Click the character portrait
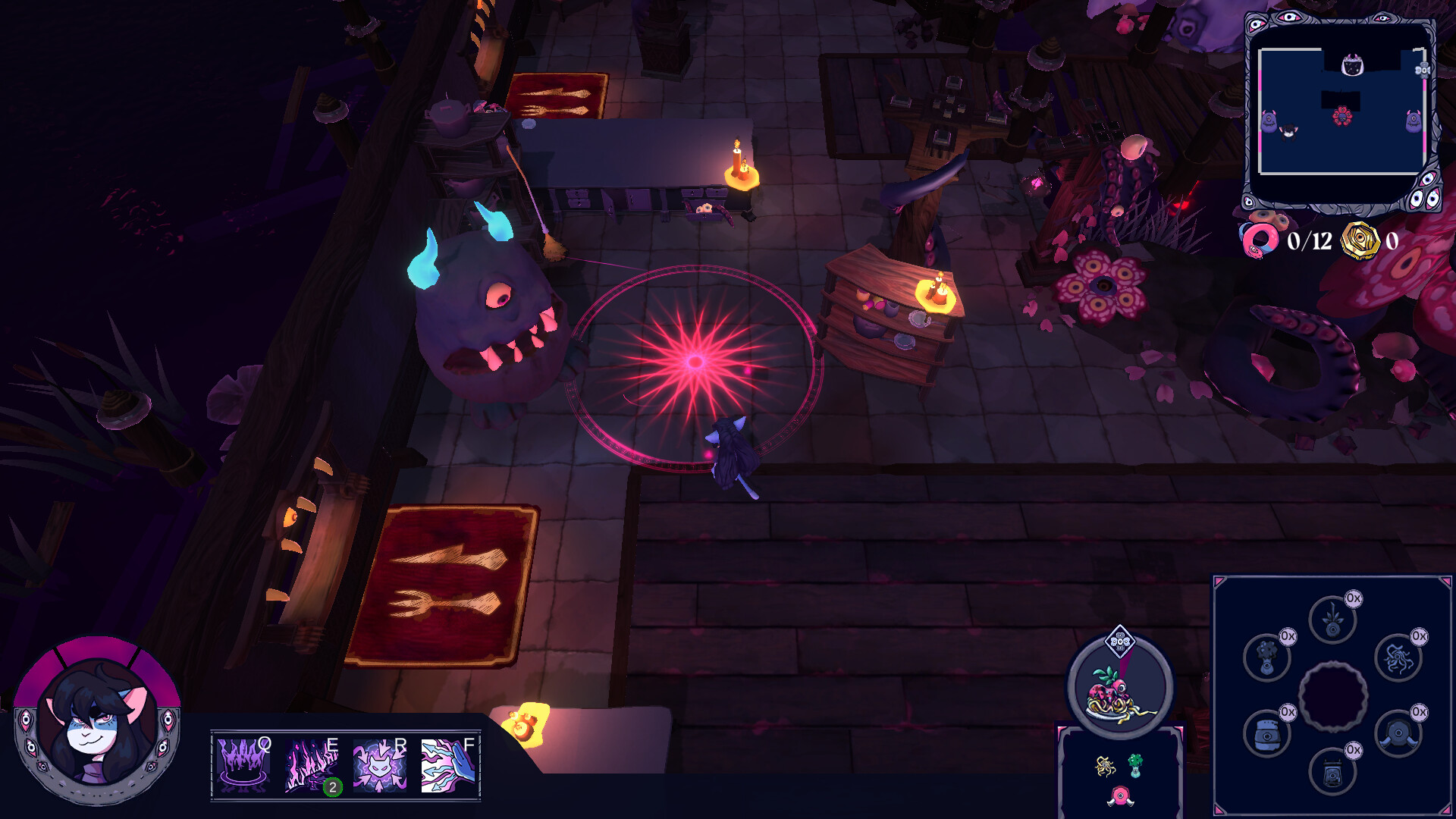 (x=97, y=720)
